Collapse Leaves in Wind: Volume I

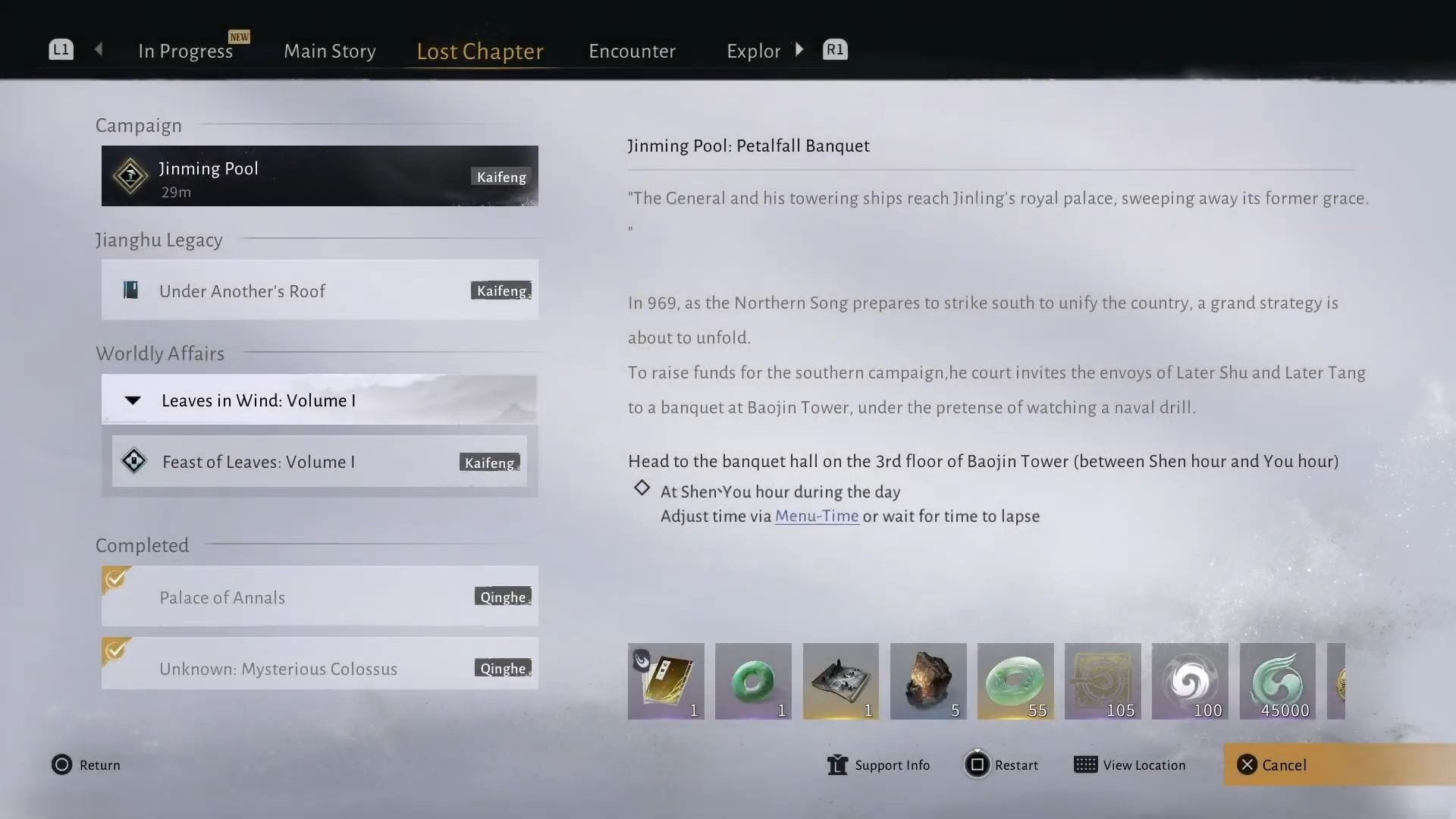(133, 400)
